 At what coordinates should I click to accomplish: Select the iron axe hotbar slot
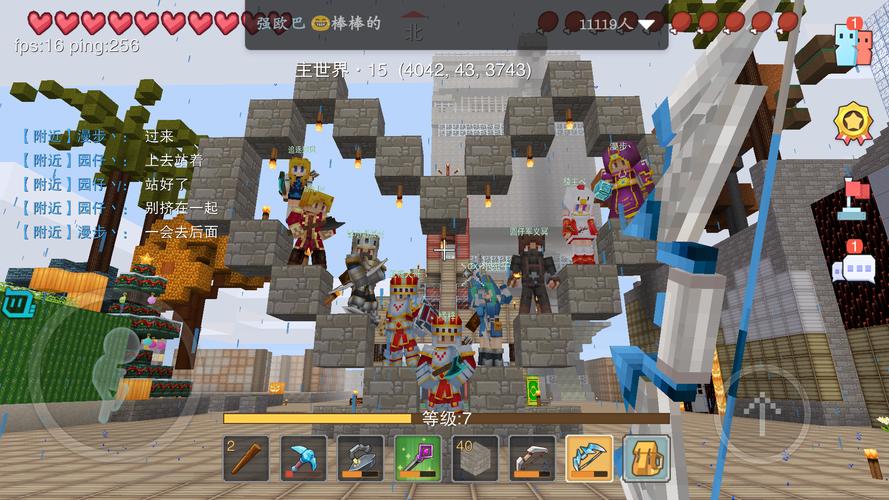point(361,458)
